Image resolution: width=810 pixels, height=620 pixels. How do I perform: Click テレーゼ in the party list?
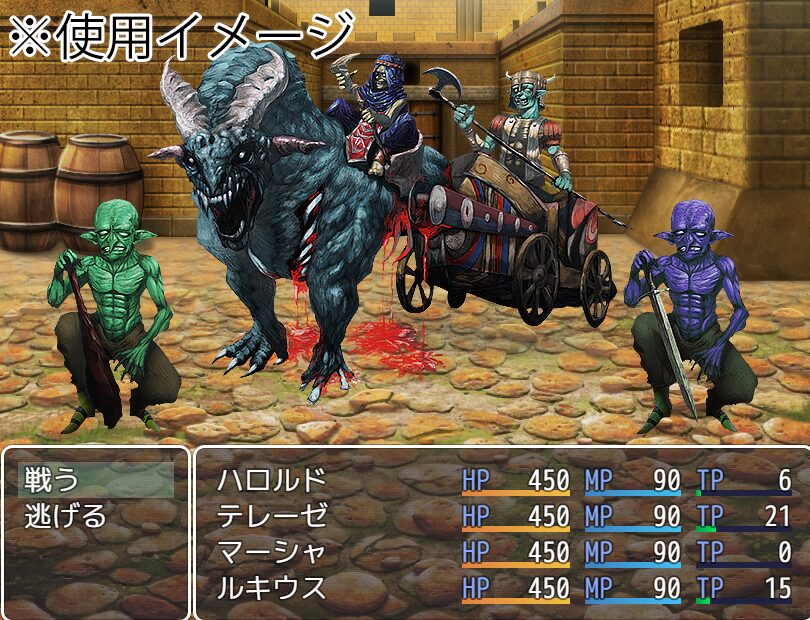pos(258,516)
